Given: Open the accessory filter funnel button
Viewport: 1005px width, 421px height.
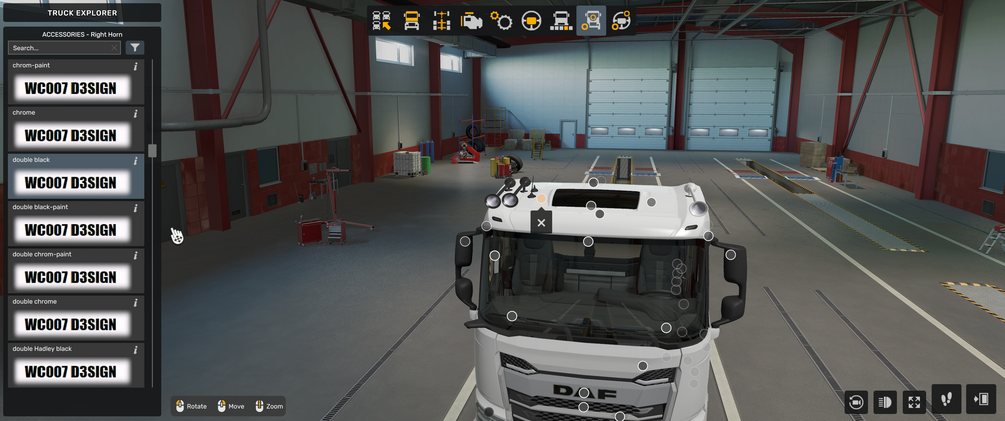Looking at the screenshot, I should 135,47.
